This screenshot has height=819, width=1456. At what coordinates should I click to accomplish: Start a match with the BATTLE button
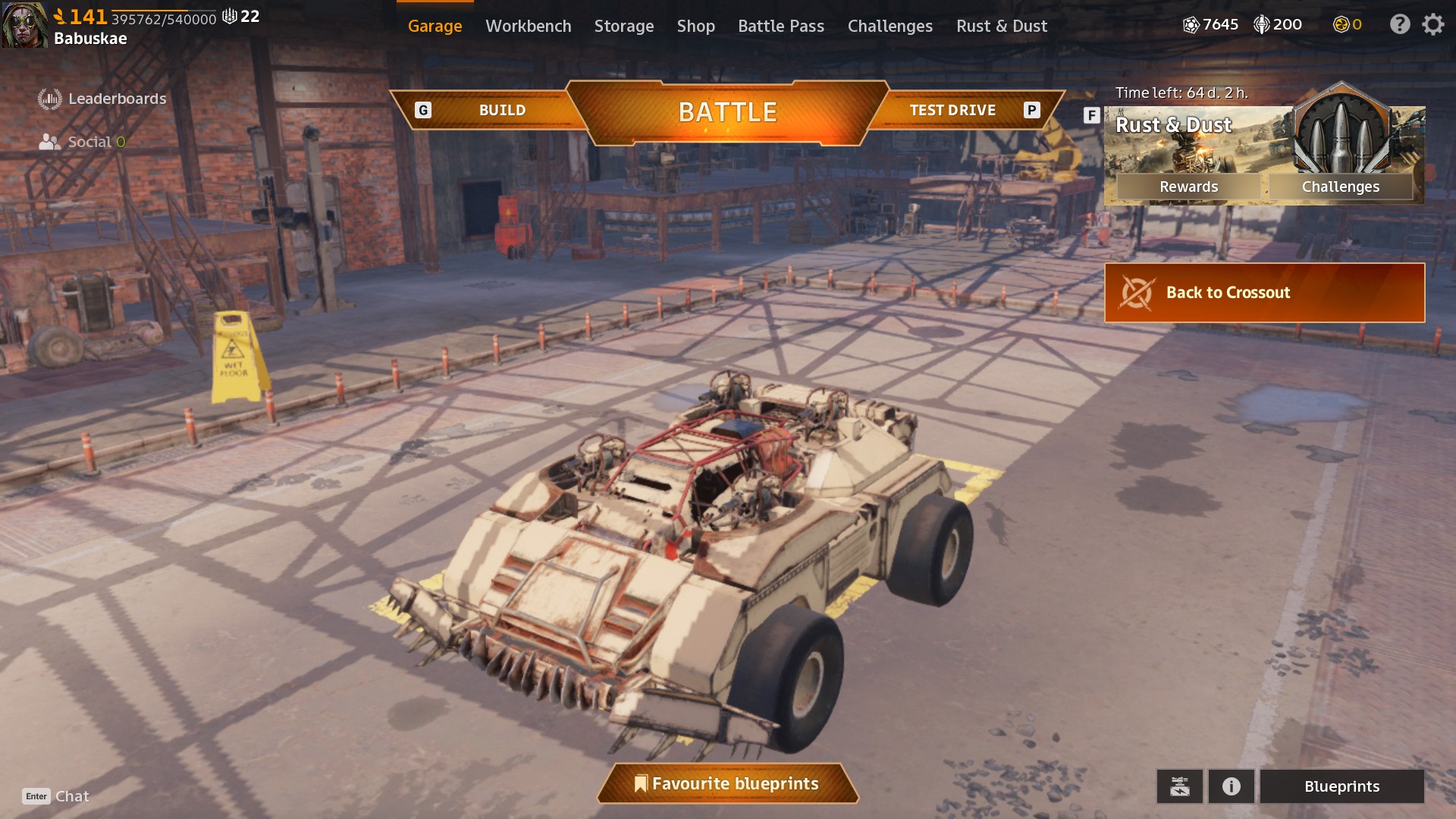pos(727,112)
